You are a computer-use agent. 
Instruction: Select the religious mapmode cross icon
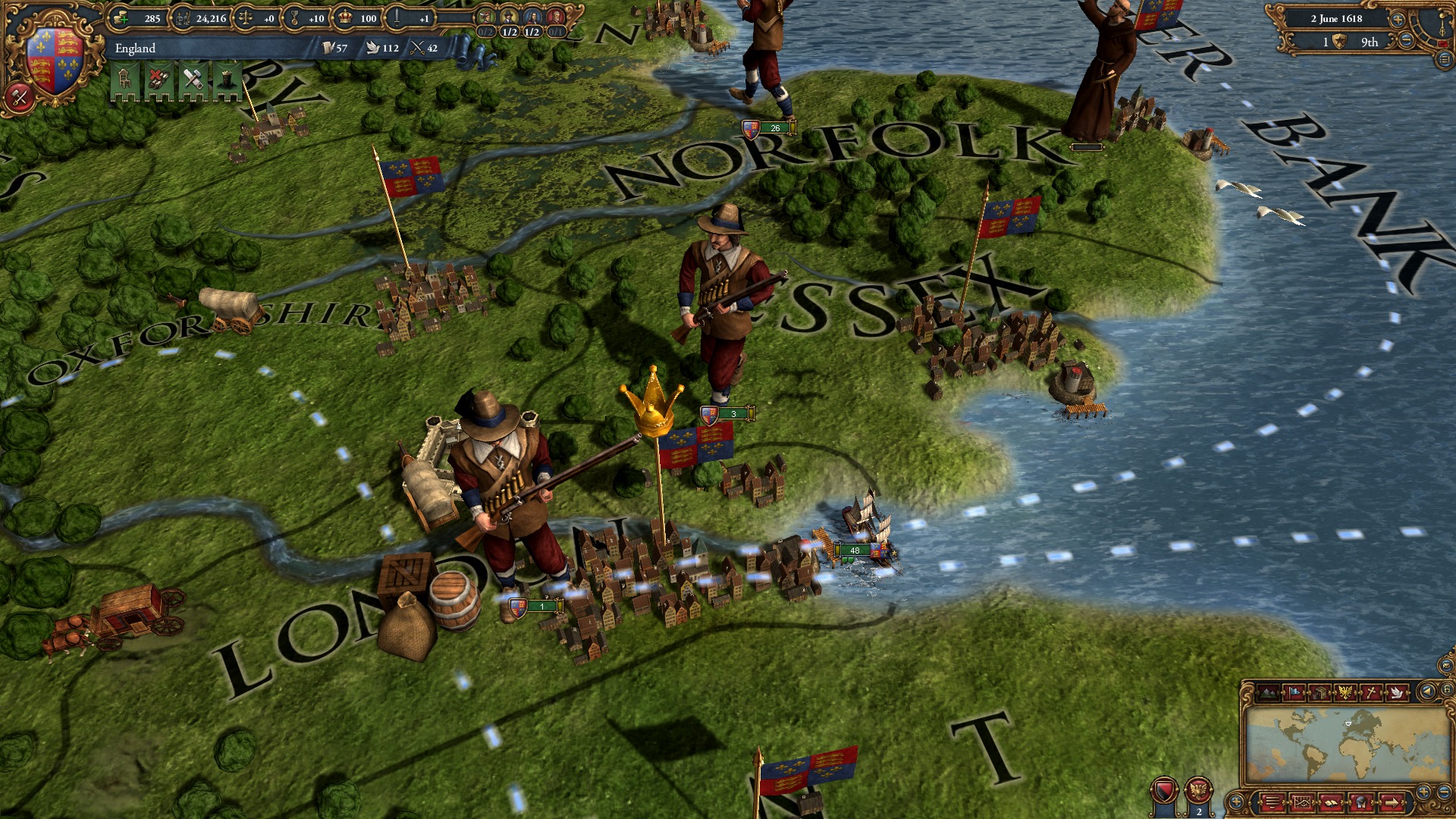1371,692
